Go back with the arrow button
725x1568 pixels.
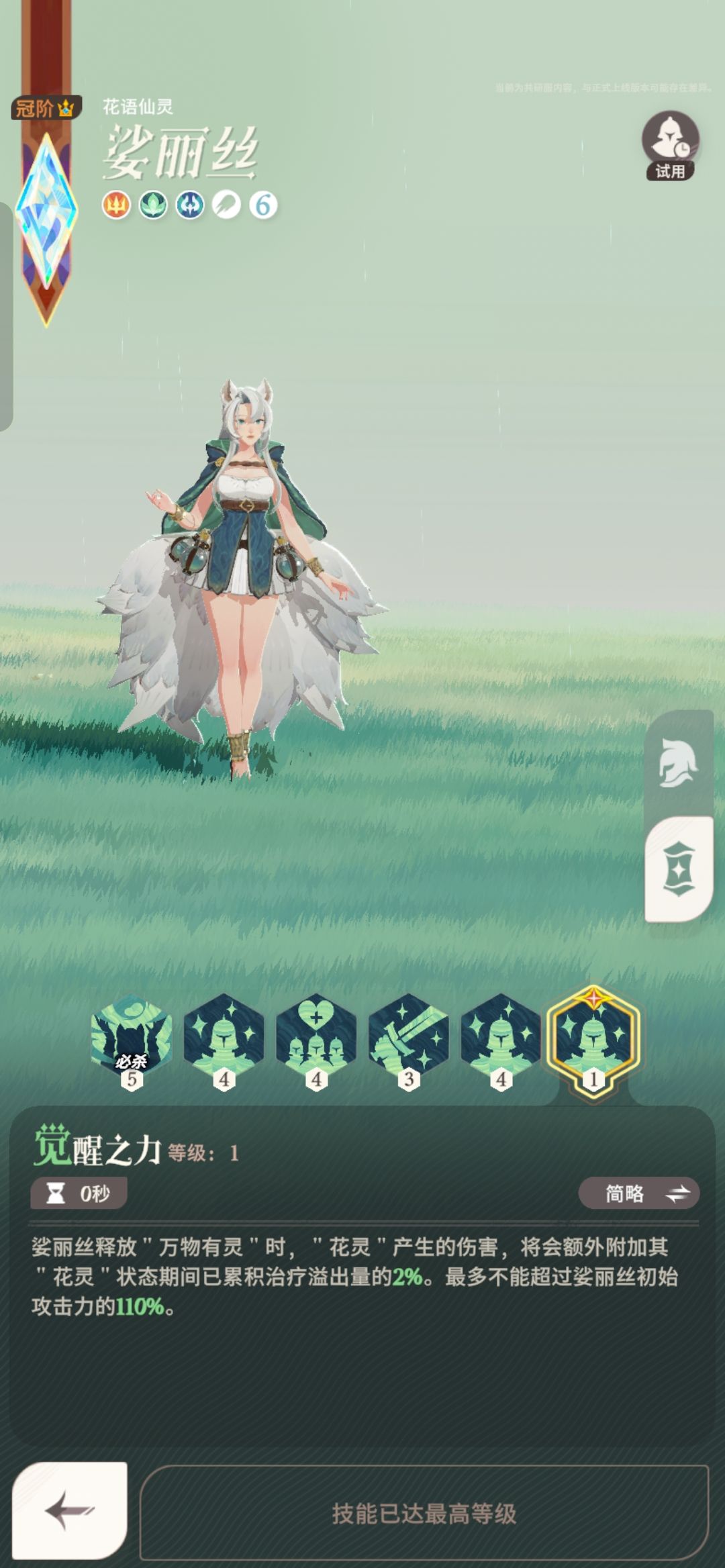click(x=70, y=1510)
